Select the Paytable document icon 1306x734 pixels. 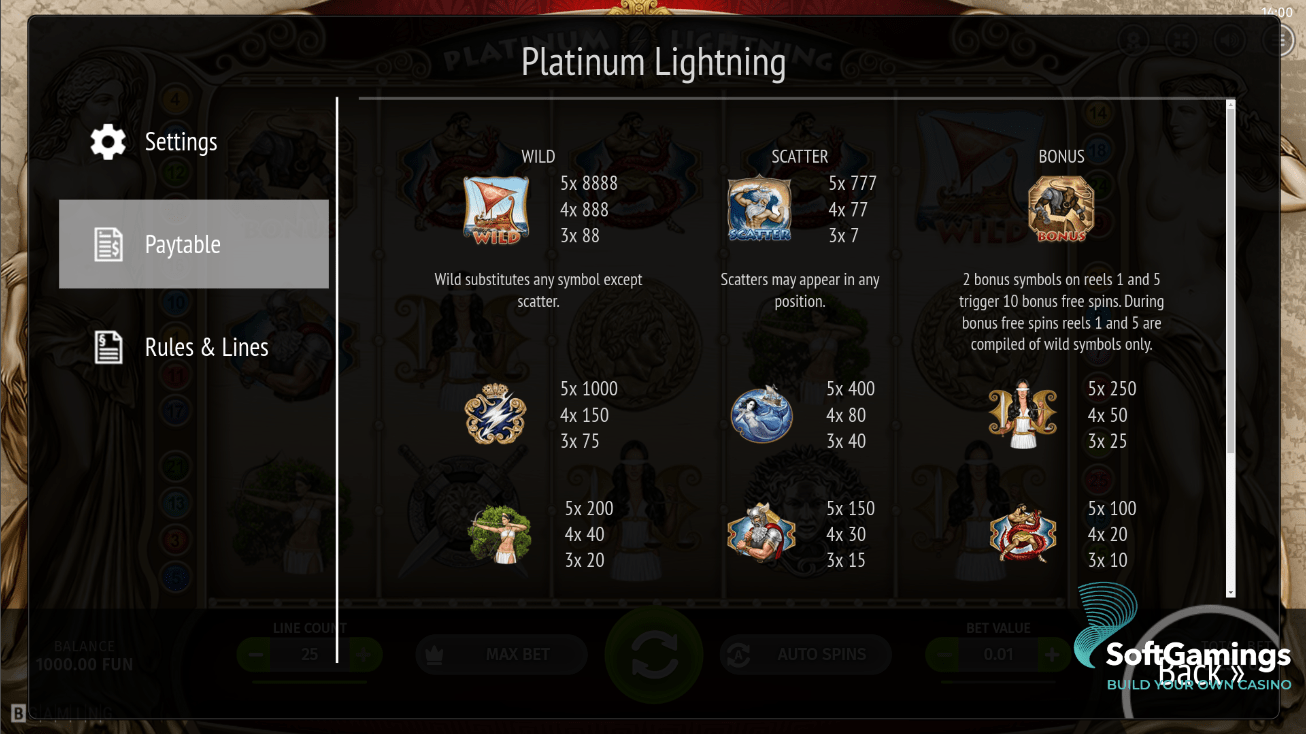click(x=107, y=243)
